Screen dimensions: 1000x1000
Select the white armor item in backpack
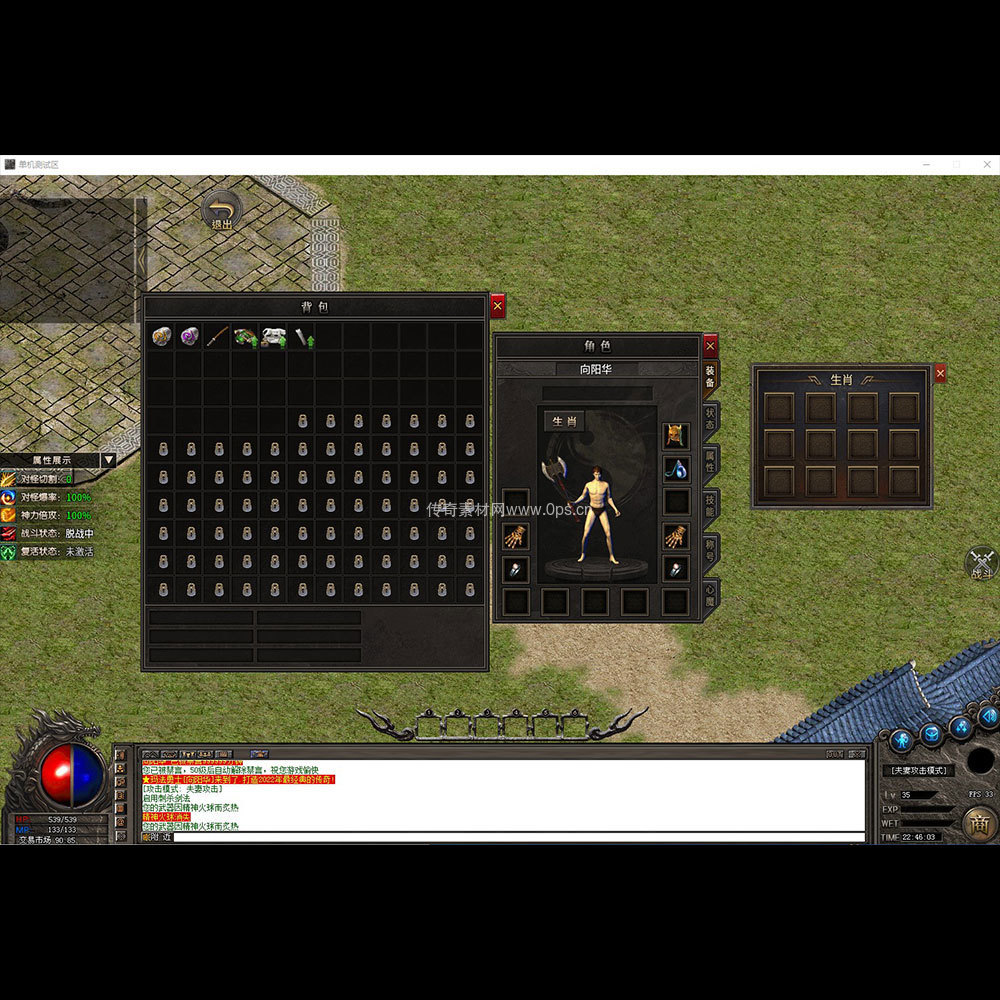click(x=273, y=337)
